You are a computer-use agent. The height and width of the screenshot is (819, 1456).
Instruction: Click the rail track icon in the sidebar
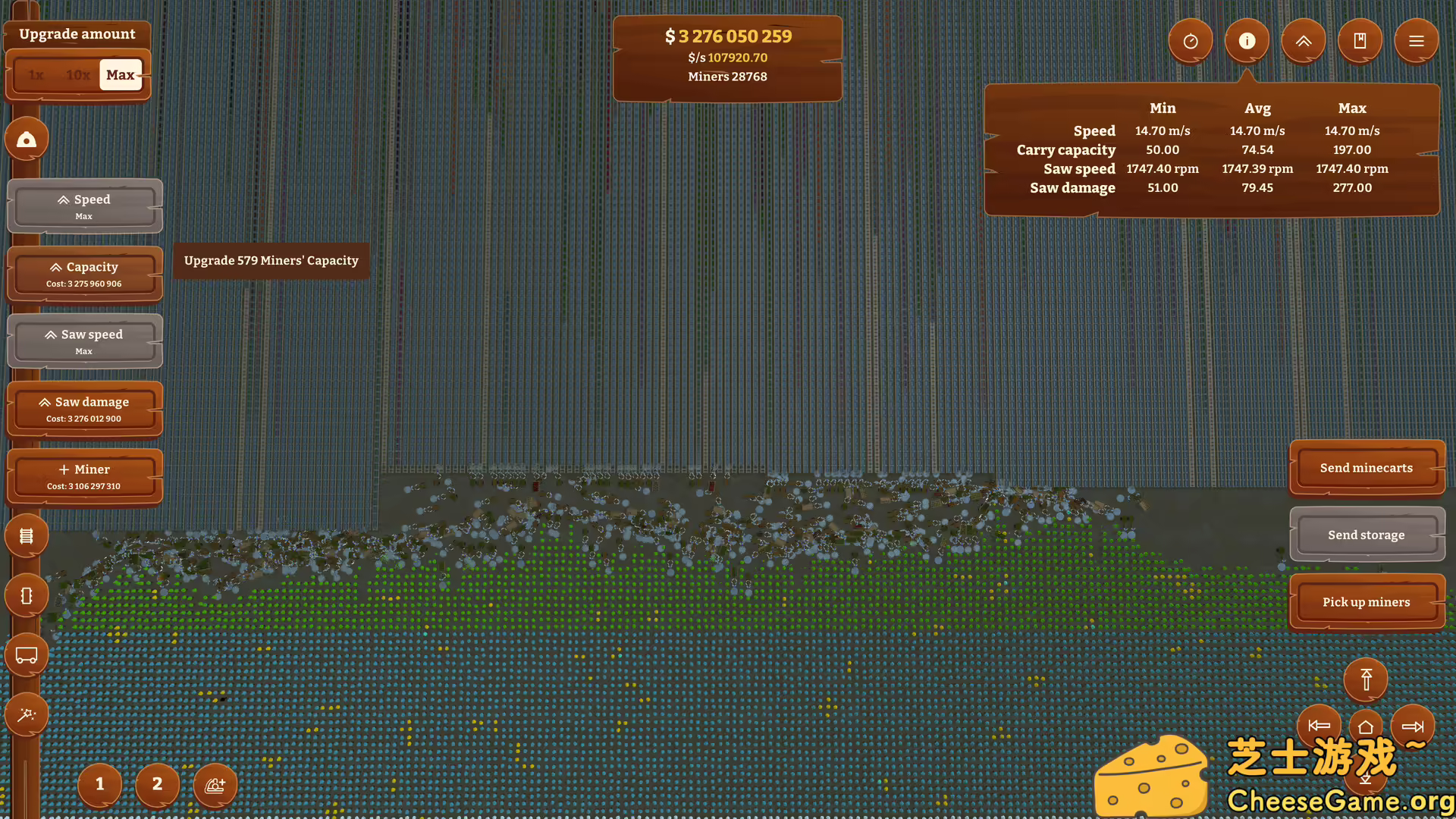[27, 535]
